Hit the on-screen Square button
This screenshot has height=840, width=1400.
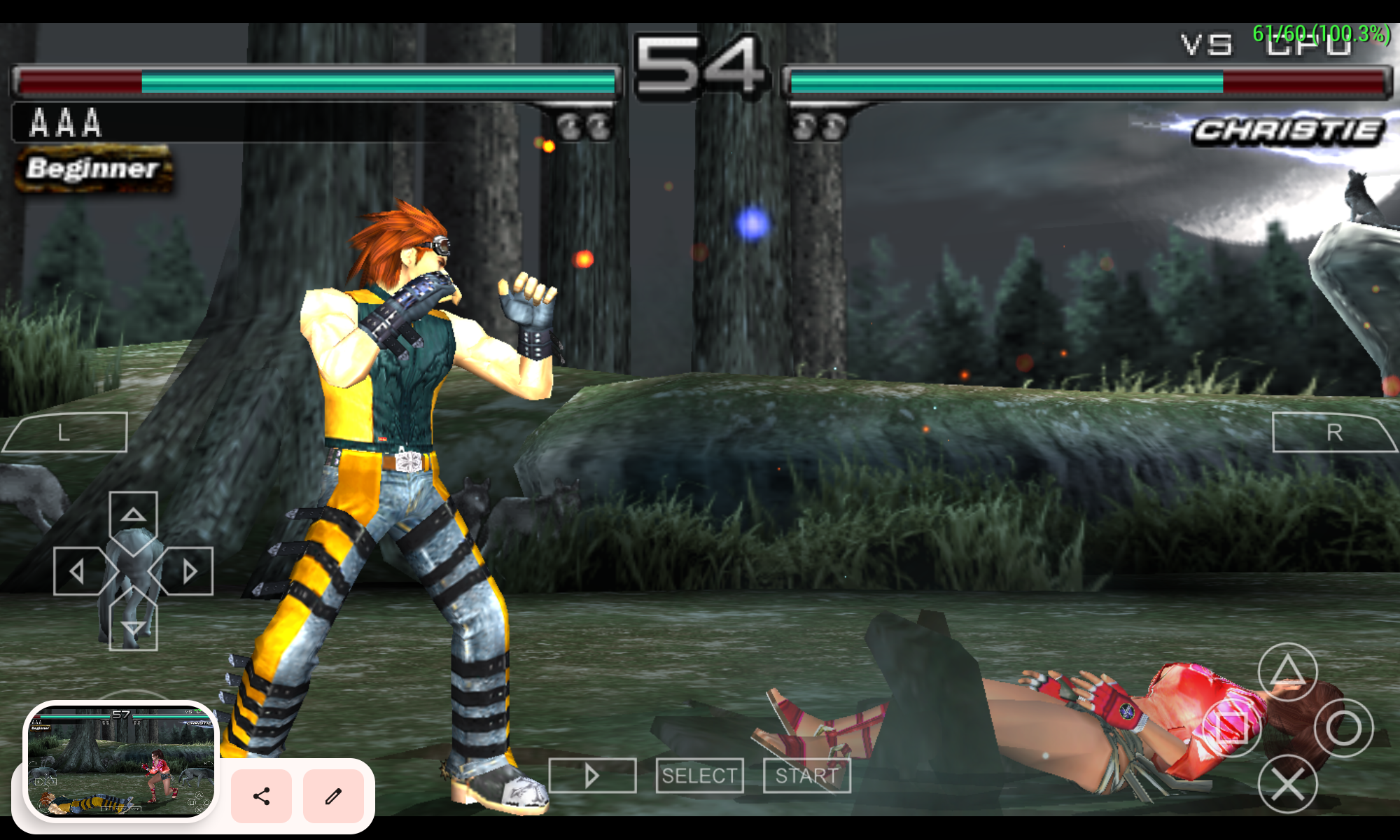click(x=1232, y=728)
